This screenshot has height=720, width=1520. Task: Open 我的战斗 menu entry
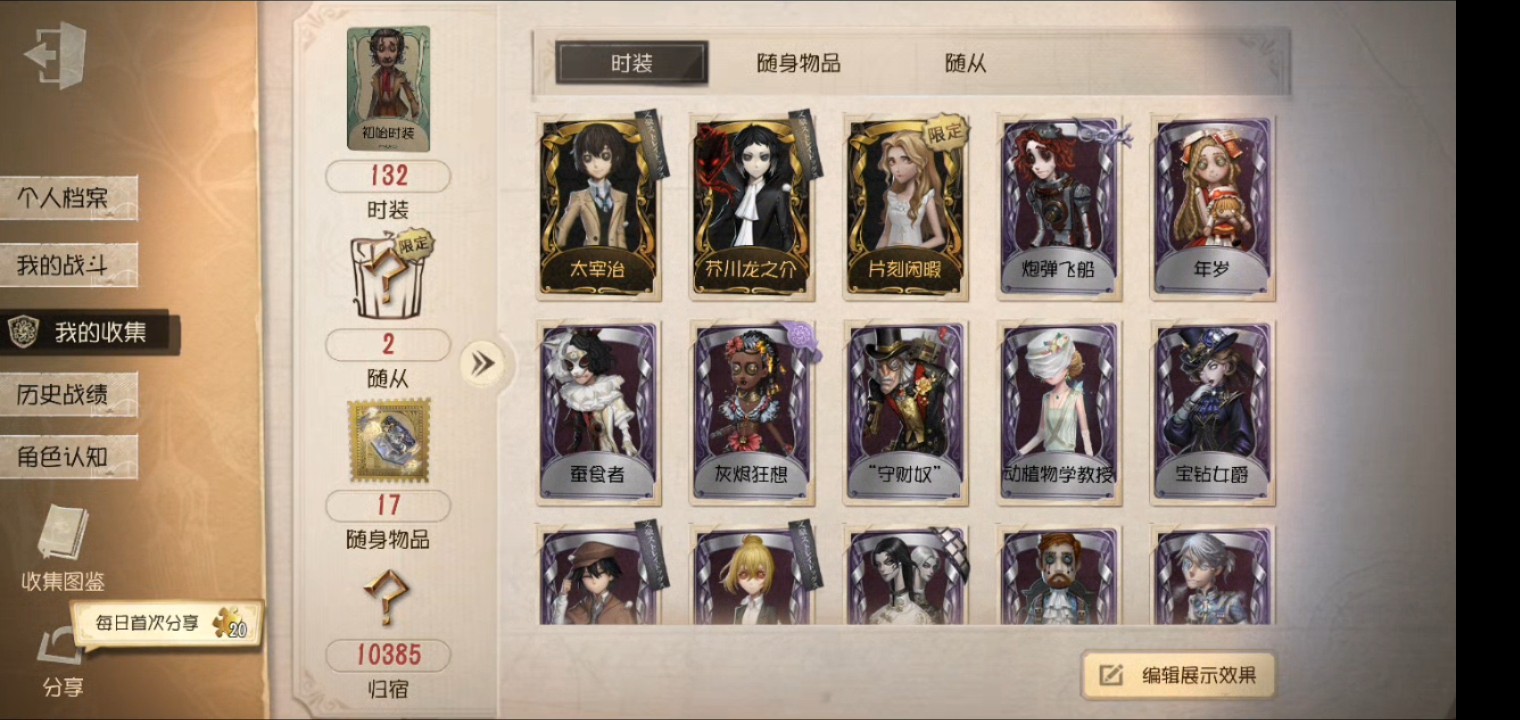click(x=68, y=265)
